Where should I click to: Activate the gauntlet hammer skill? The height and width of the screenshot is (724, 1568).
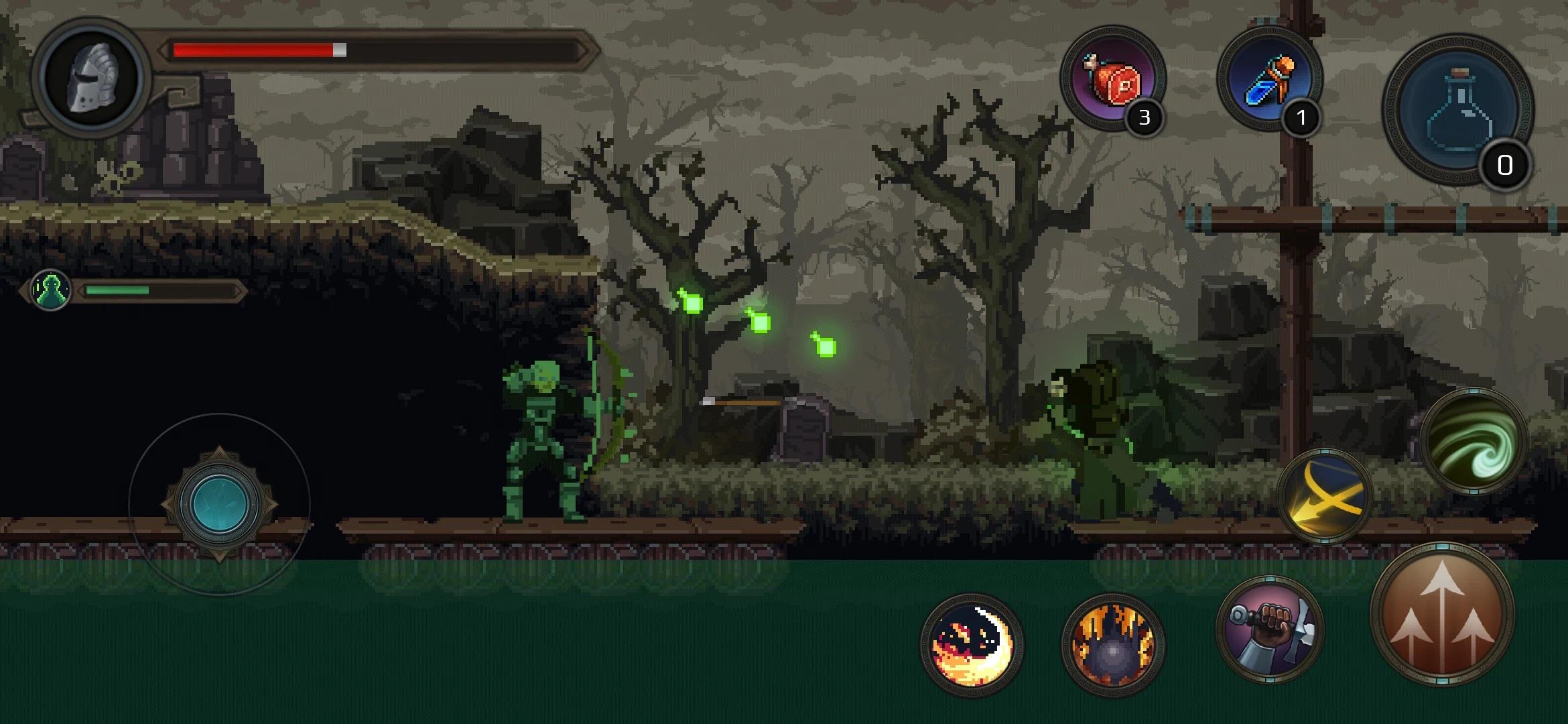click(x=1270, y=630)
